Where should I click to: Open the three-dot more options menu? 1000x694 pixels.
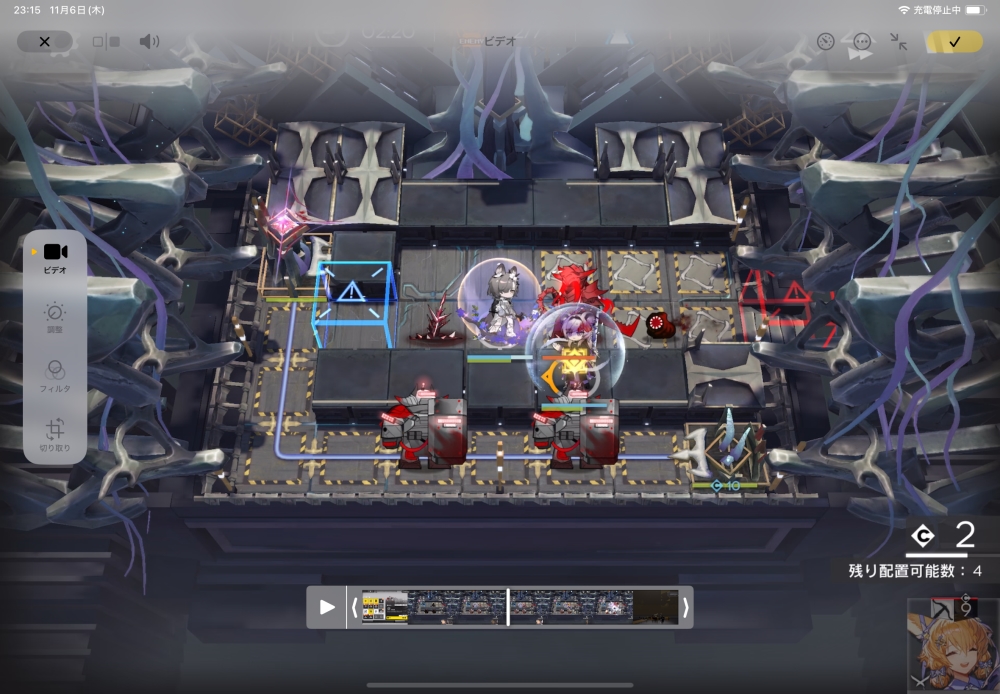click(862, 42)
